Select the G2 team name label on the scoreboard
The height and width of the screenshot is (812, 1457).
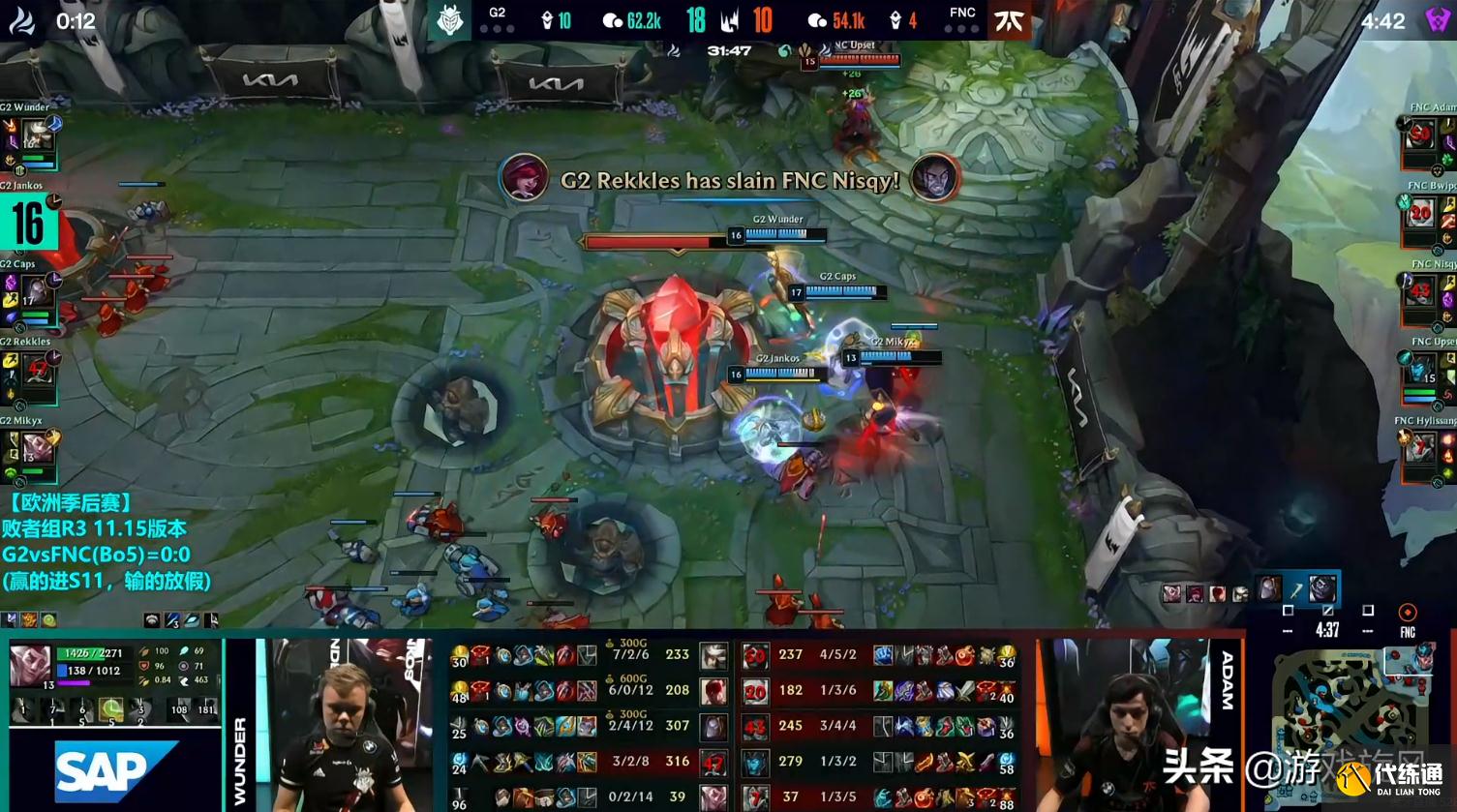click(496, 12)
